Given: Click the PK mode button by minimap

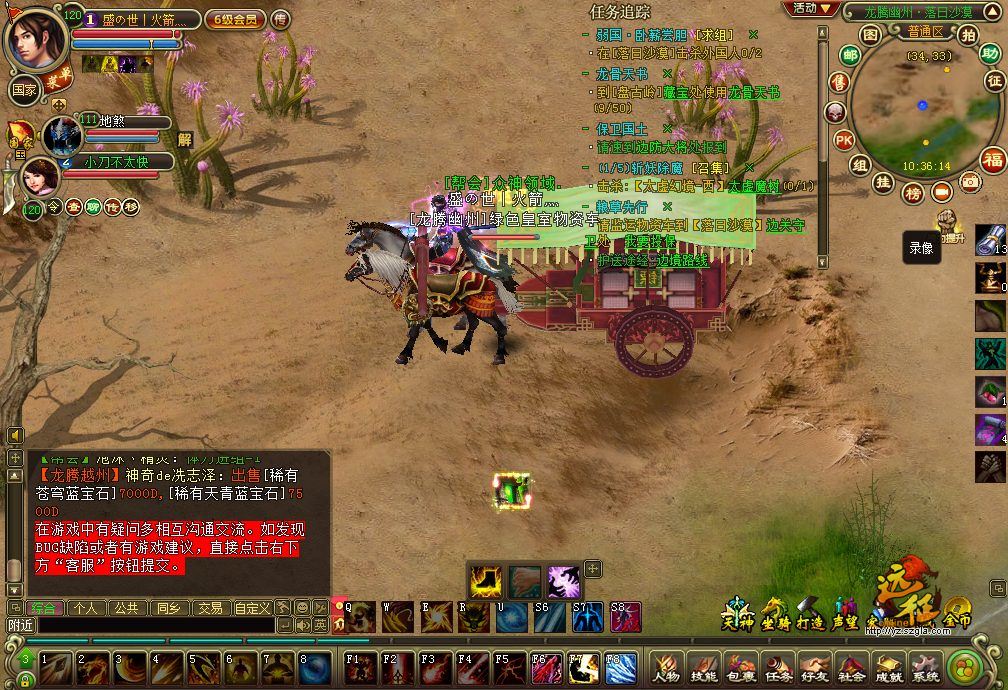Looking at the screenshot, I should 843,139.
